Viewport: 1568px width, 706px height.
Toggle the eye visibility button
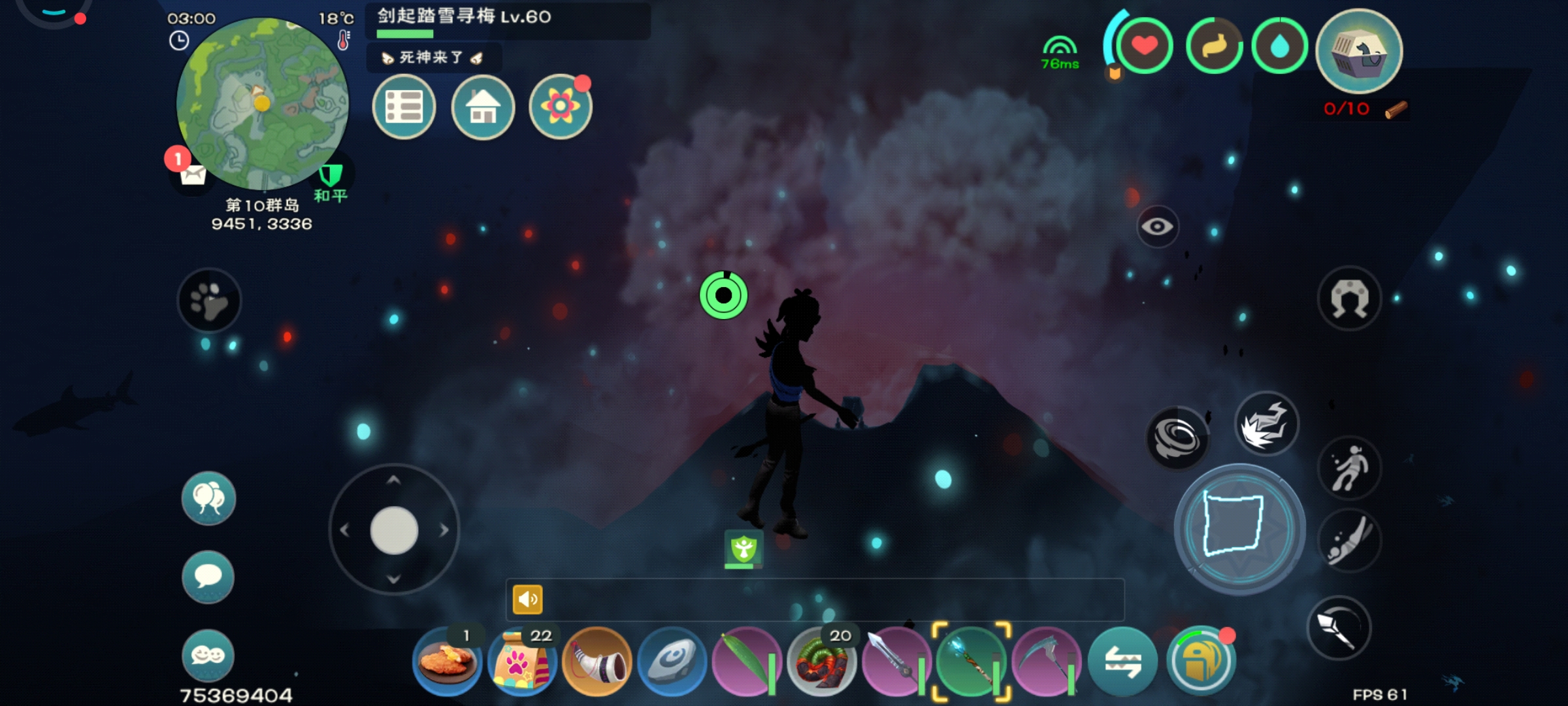click(x=1157, y=227)
